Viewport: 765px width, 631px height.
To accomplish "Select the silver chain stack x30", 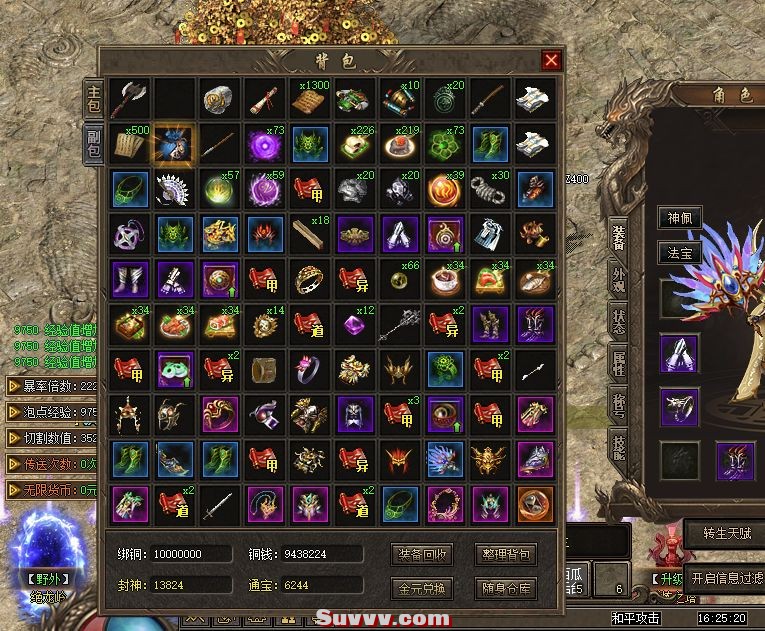I will [490, 188].
